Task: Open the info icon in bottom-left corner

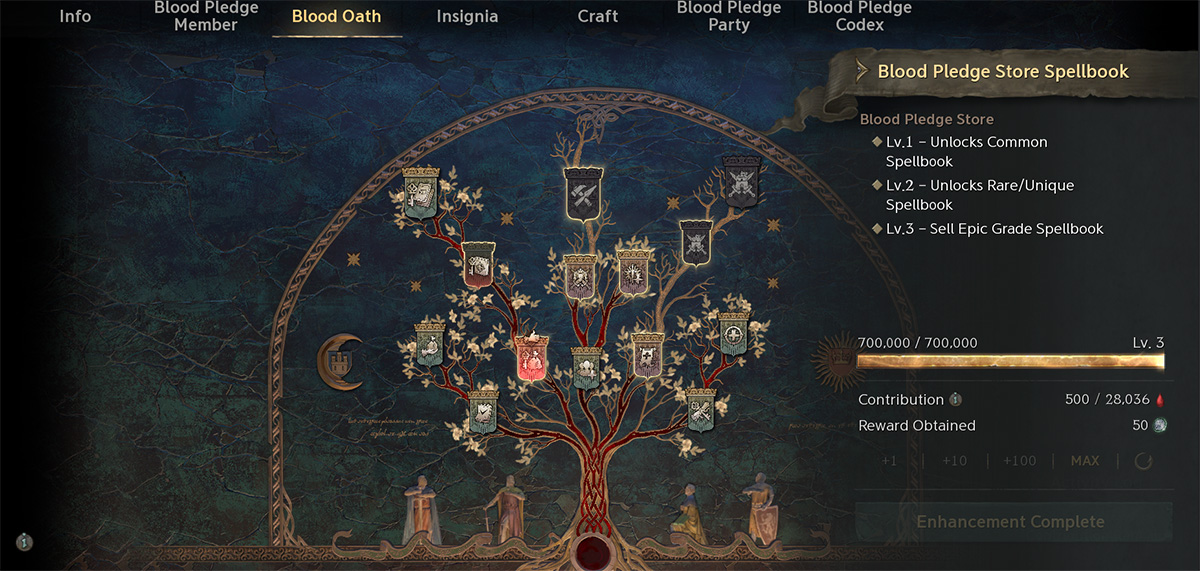Action: [x=25, y=542]
